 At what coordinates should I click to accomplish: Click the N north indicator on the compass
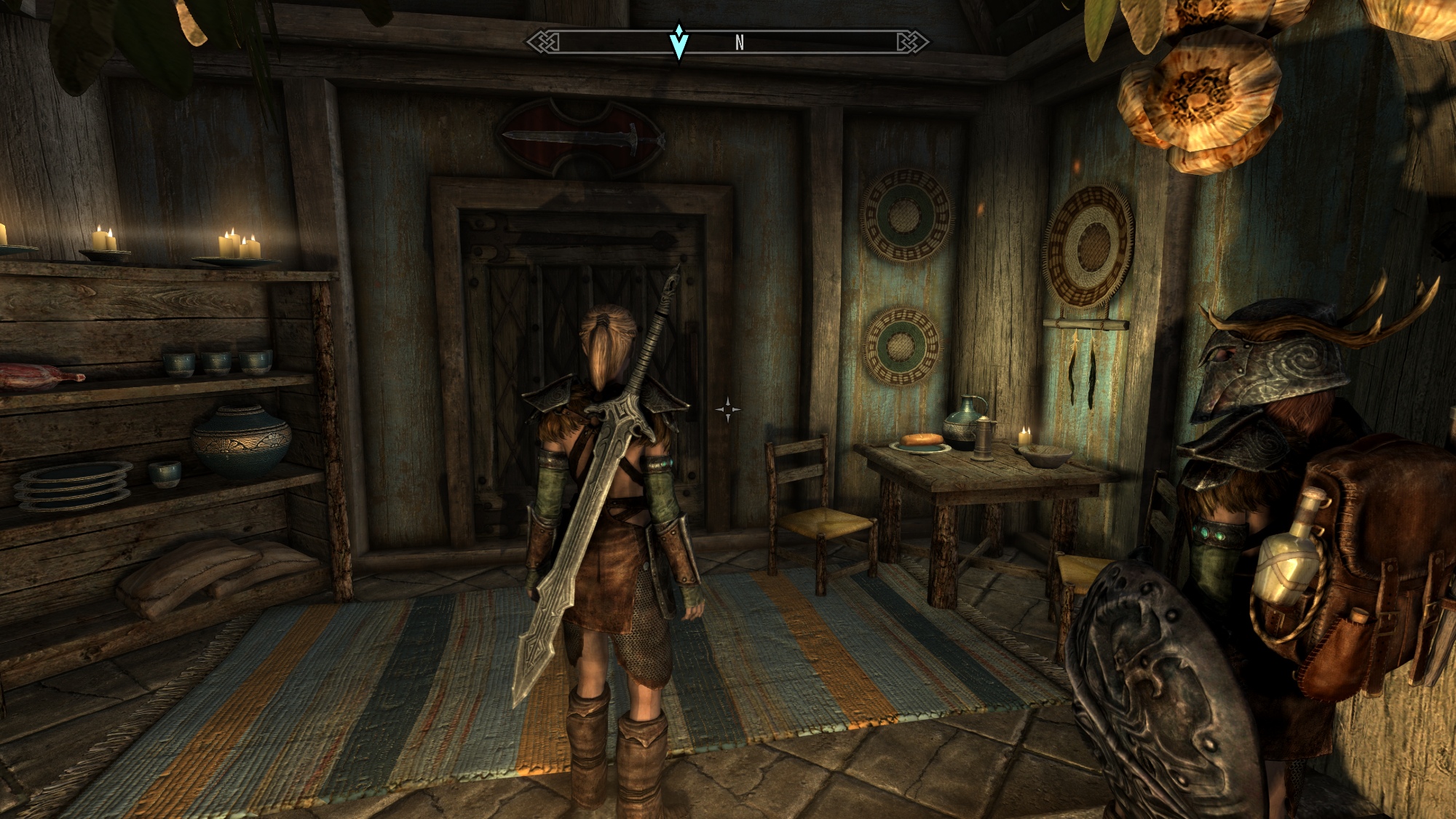(x=740, y=43)
